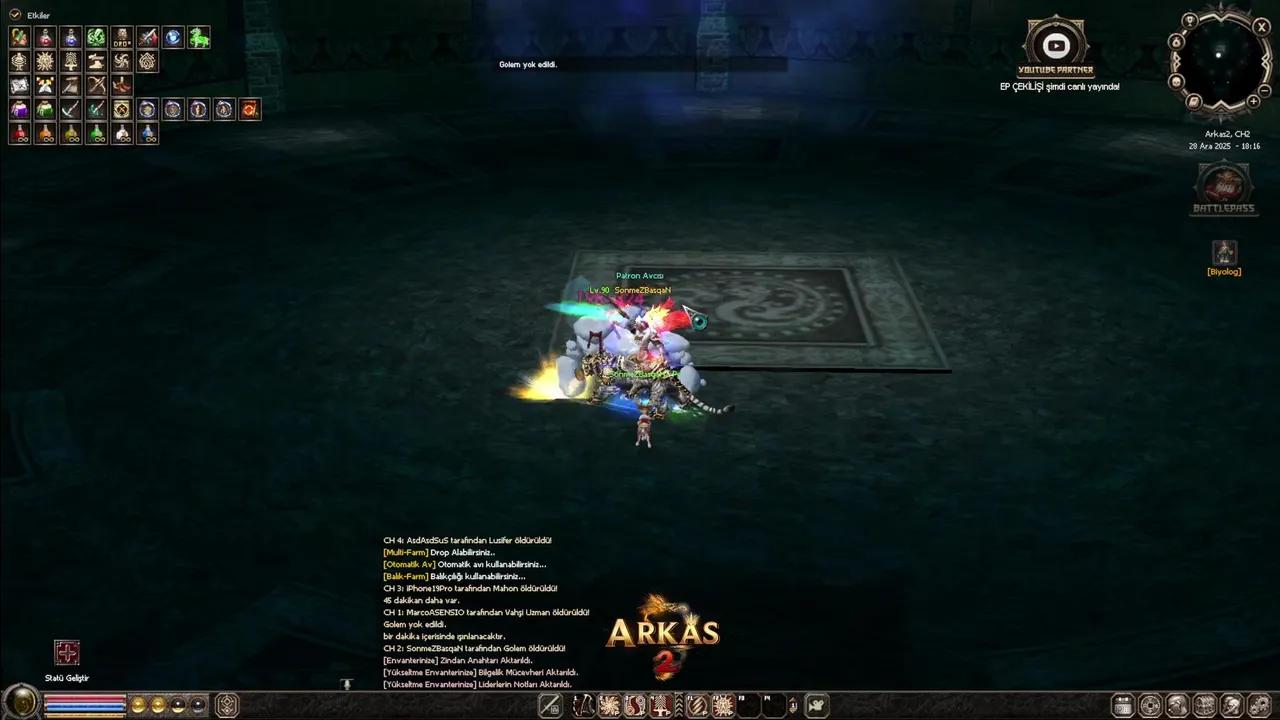Open the calendar events icon in bottom-right bar

(1122, 705)
